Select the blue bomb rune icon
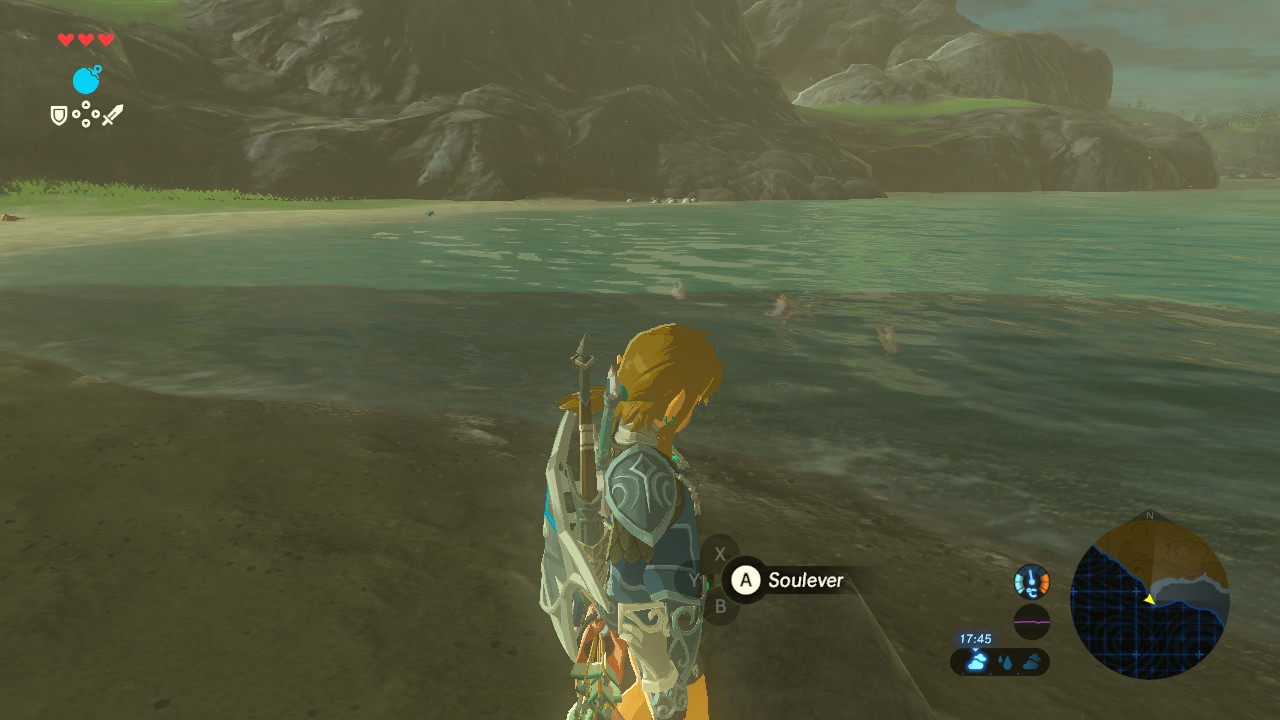The height and width of the screenshot is (720, 1280). [x=87, y=80]
